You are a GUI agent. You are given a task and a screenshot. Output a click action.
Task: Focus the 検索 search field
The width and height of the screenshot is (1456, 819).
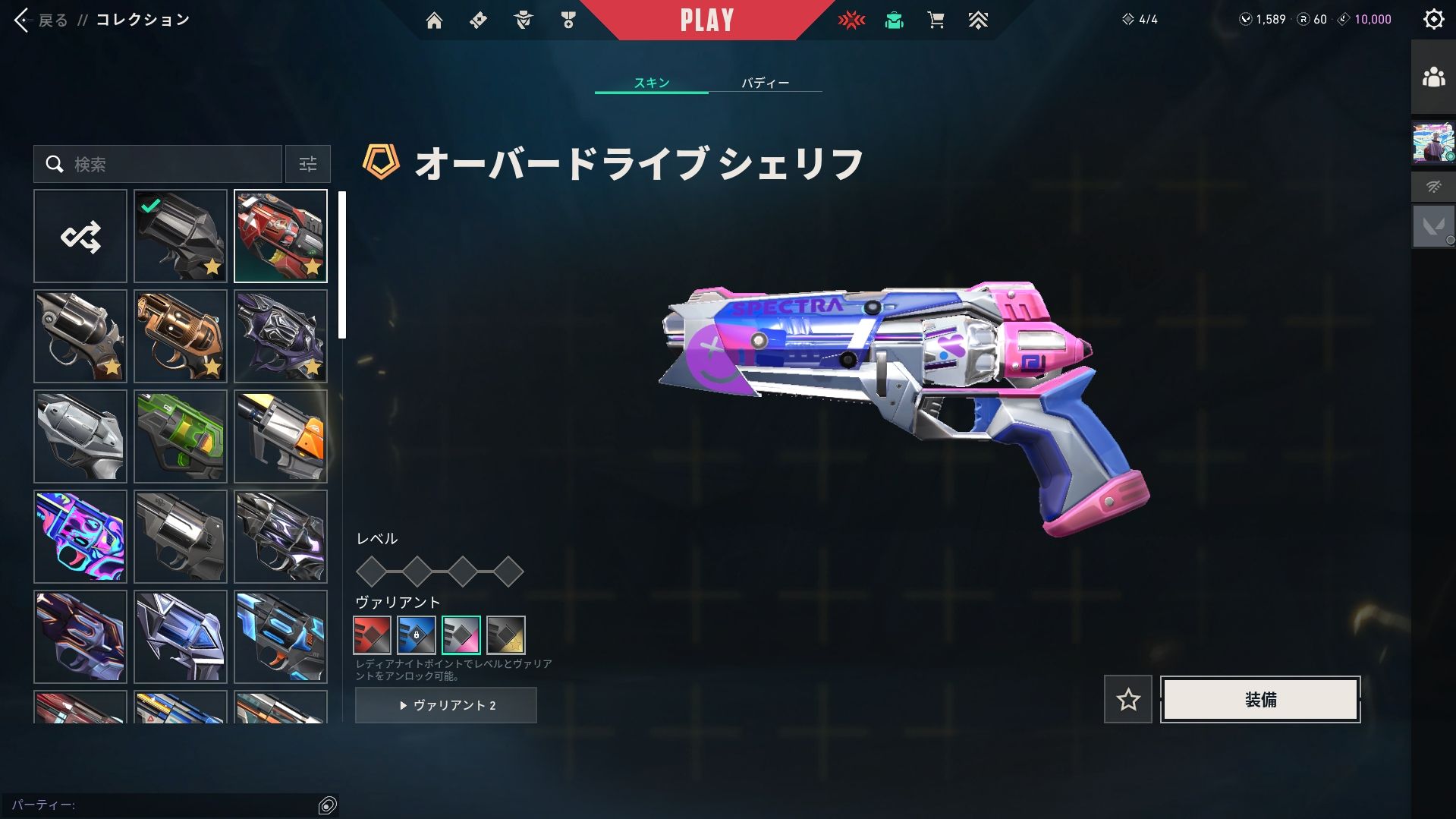[x=167, y=164]
